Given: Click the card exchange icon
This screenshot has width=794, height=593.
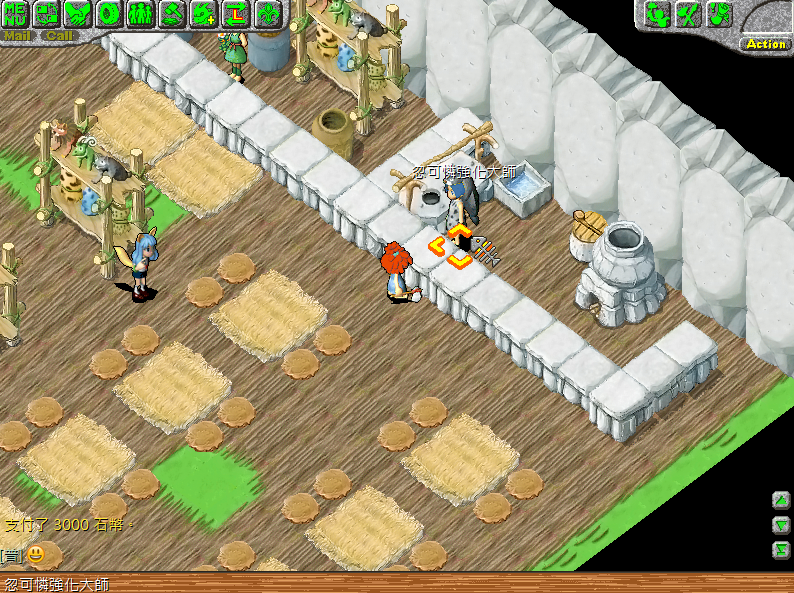Looking at the screenshot, I should [47, 14].
